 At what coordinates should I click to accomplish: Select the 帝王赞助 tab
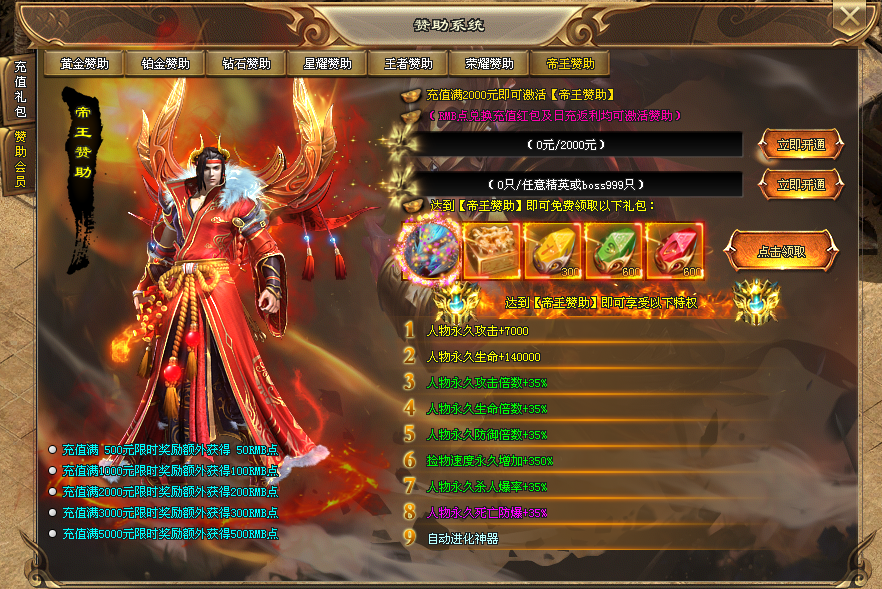(x=570, y=64)
